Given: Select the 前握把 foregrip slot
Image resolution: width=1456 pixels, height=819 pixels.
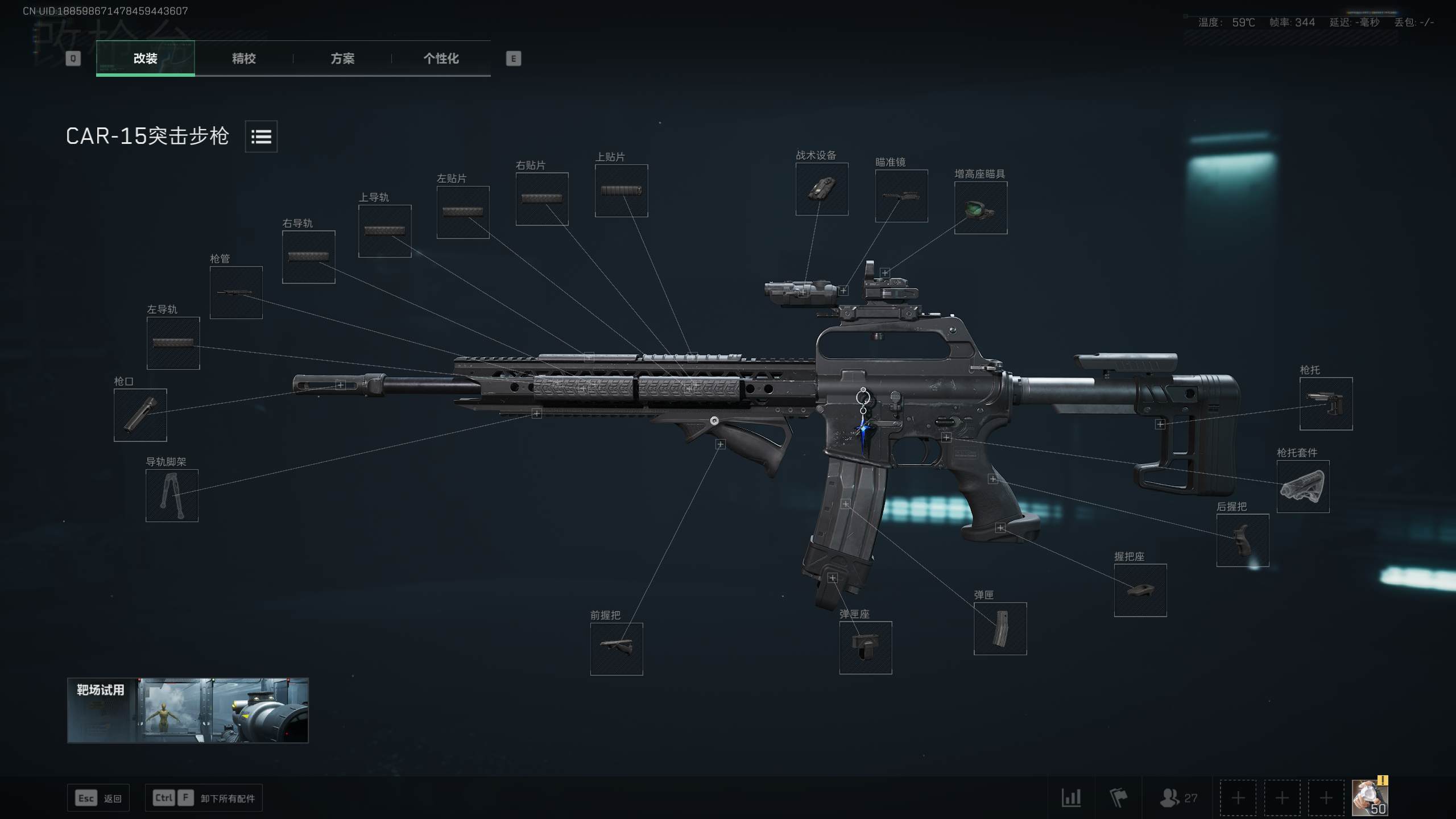Looking at the screenshot, I should click(617, 649).
